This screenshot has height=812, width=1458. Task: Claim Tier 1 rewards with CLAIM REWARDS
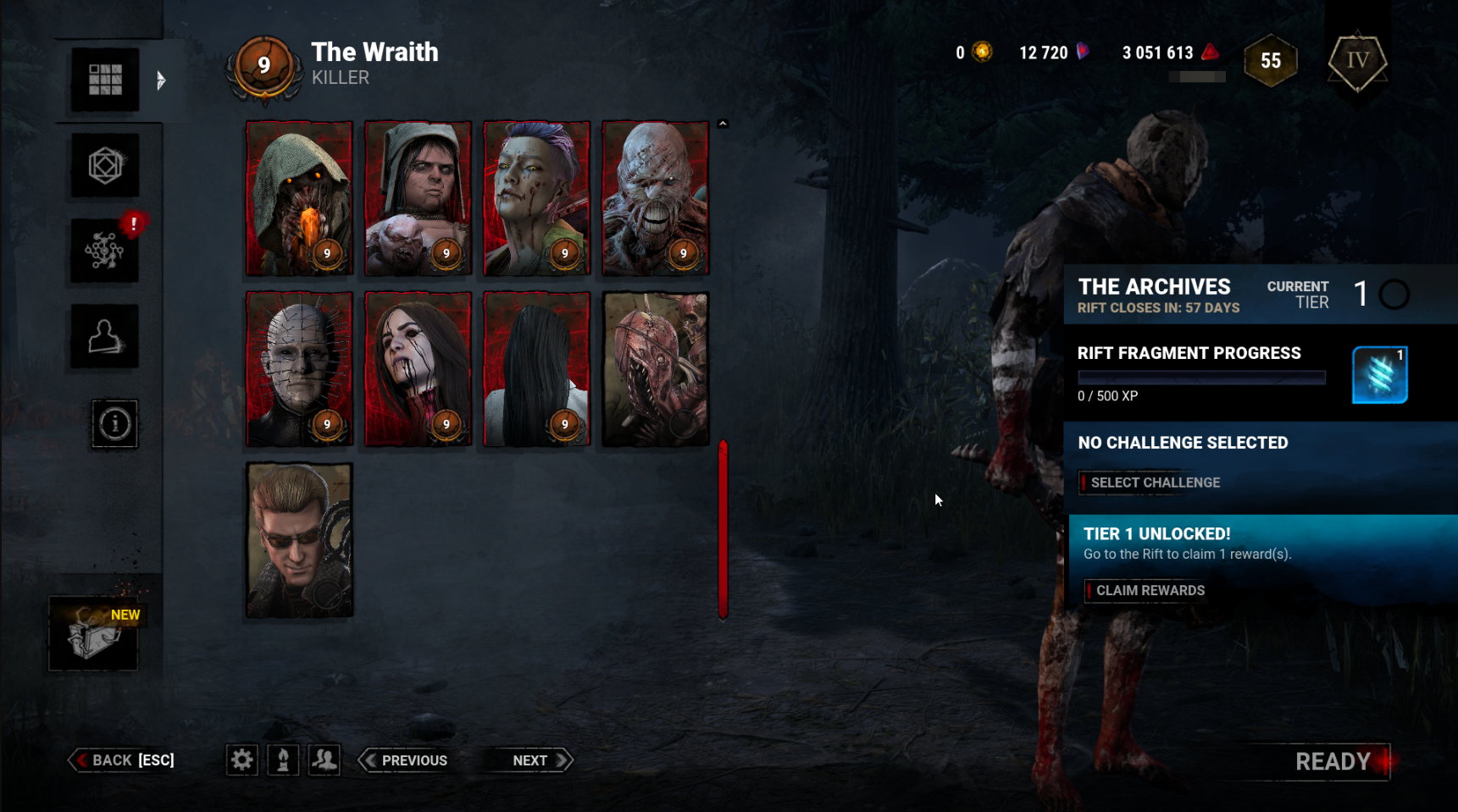(x=1148, y=590)
